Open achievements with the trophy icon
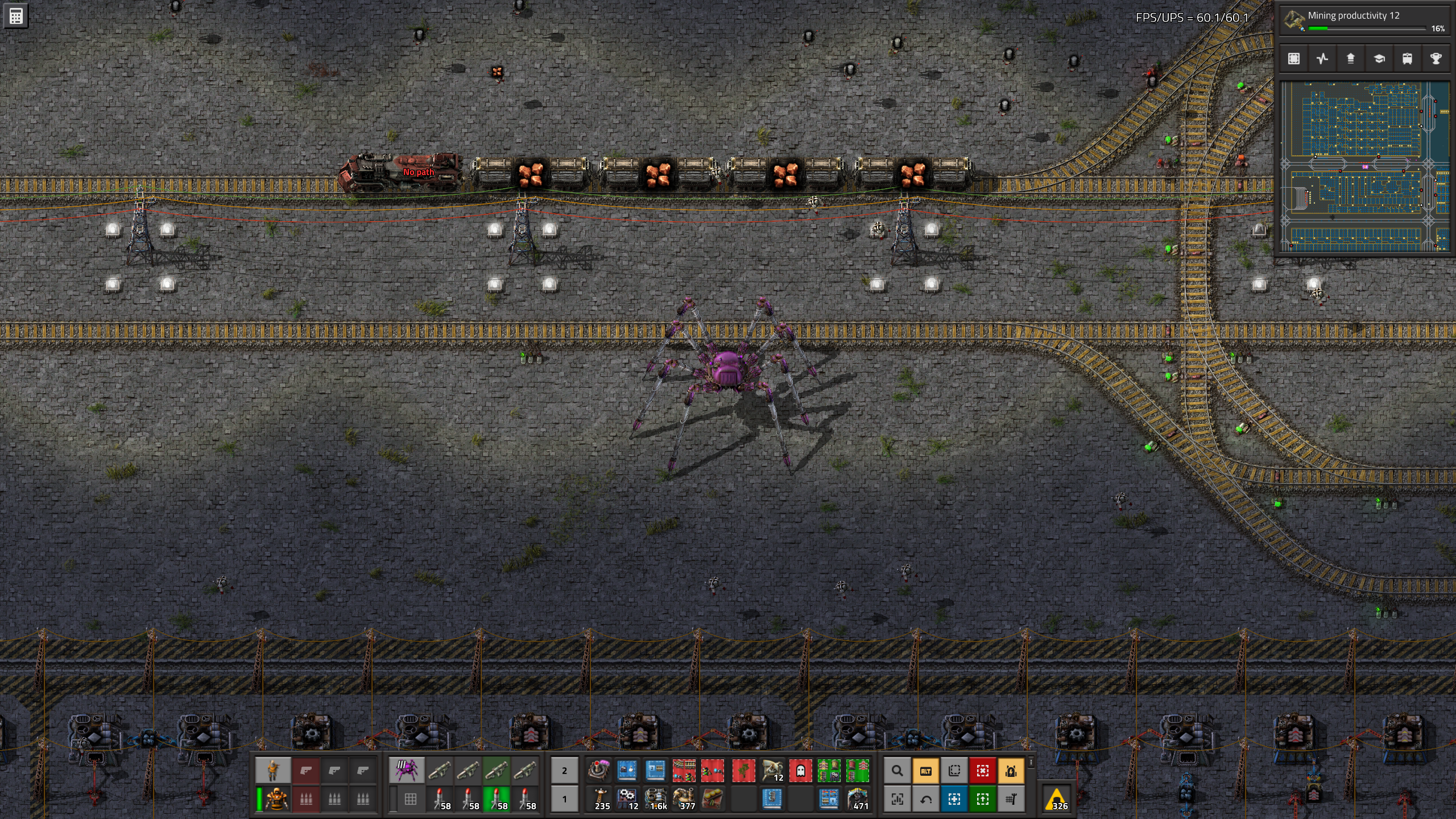1456x819 pixels. point(1436,59)
